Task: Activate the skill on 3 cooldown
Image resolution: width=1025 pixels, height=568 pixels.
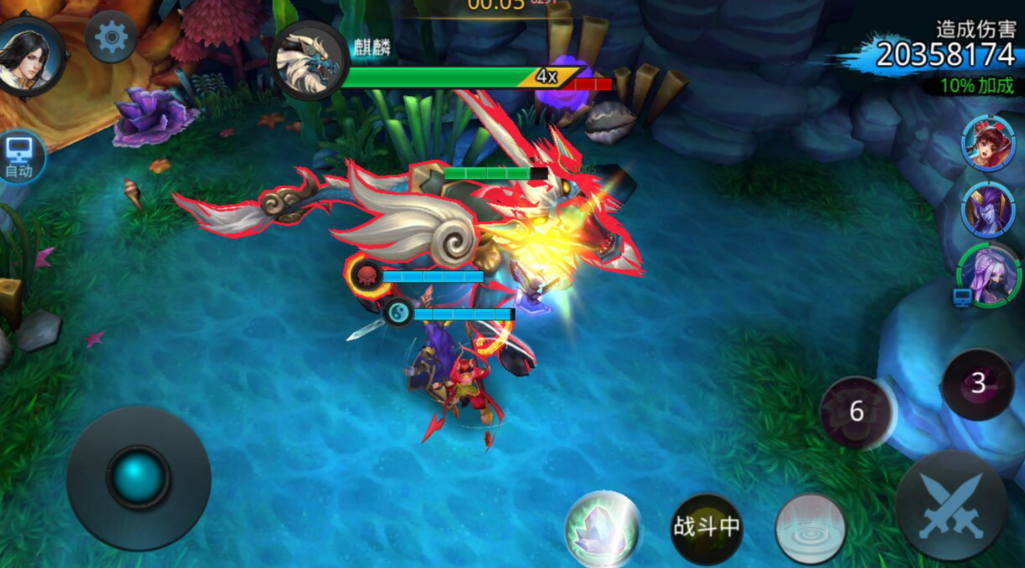Action: (x=978, y=383)
